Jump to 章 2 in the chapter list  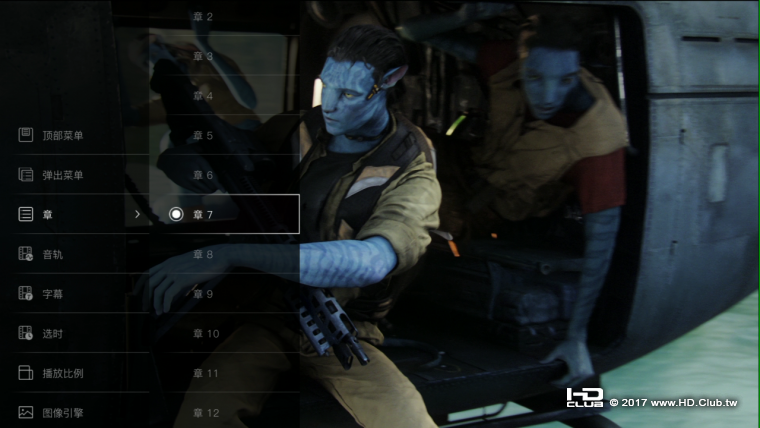(203, 17)
